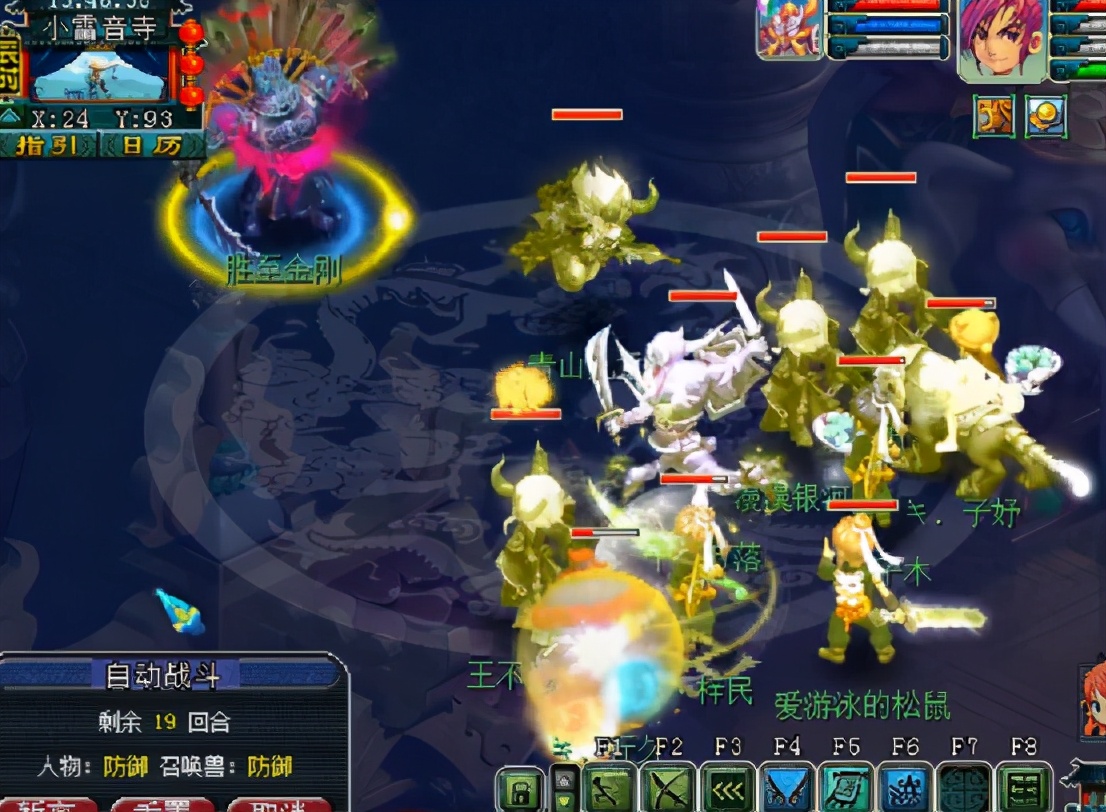Open the pink-haired character portrait
This screenshot has height=812, width=1106.
pos(1000,38)
